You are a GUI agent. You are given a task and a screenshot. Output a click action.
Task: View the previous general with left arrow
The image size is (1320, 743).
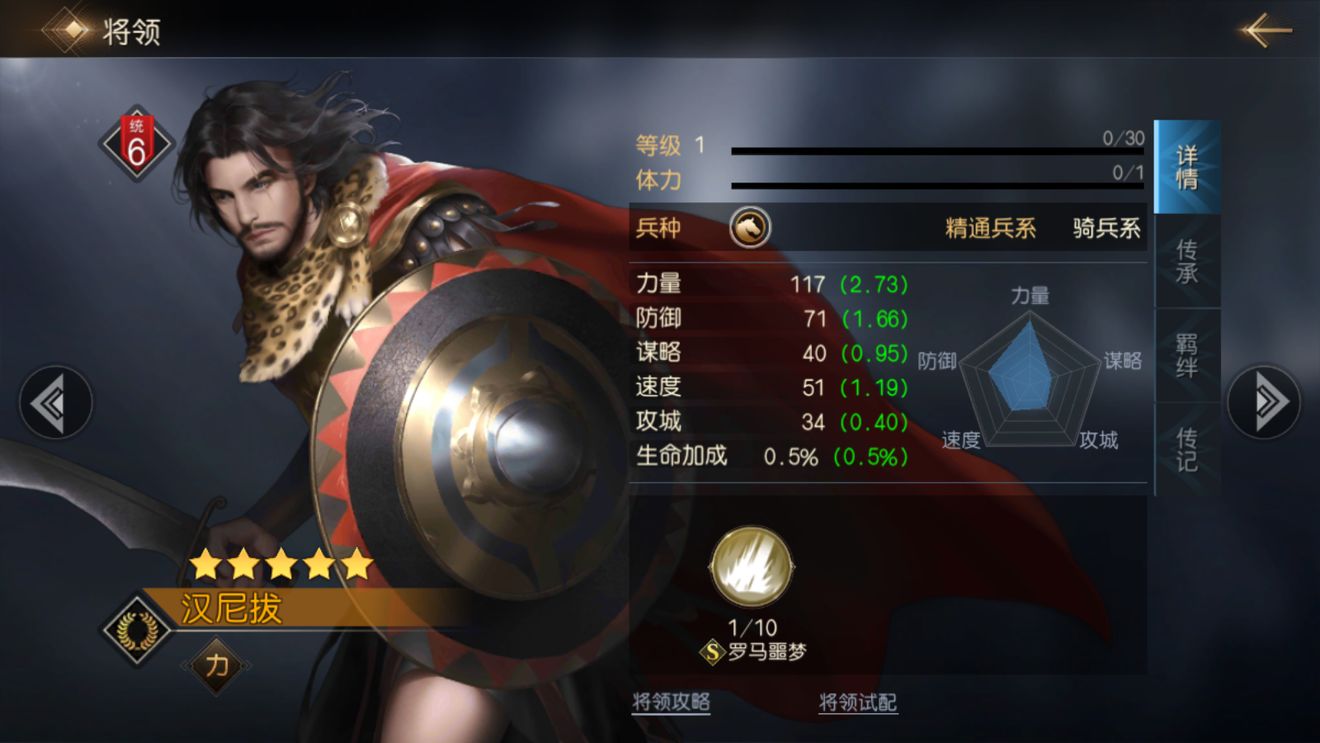56,402
